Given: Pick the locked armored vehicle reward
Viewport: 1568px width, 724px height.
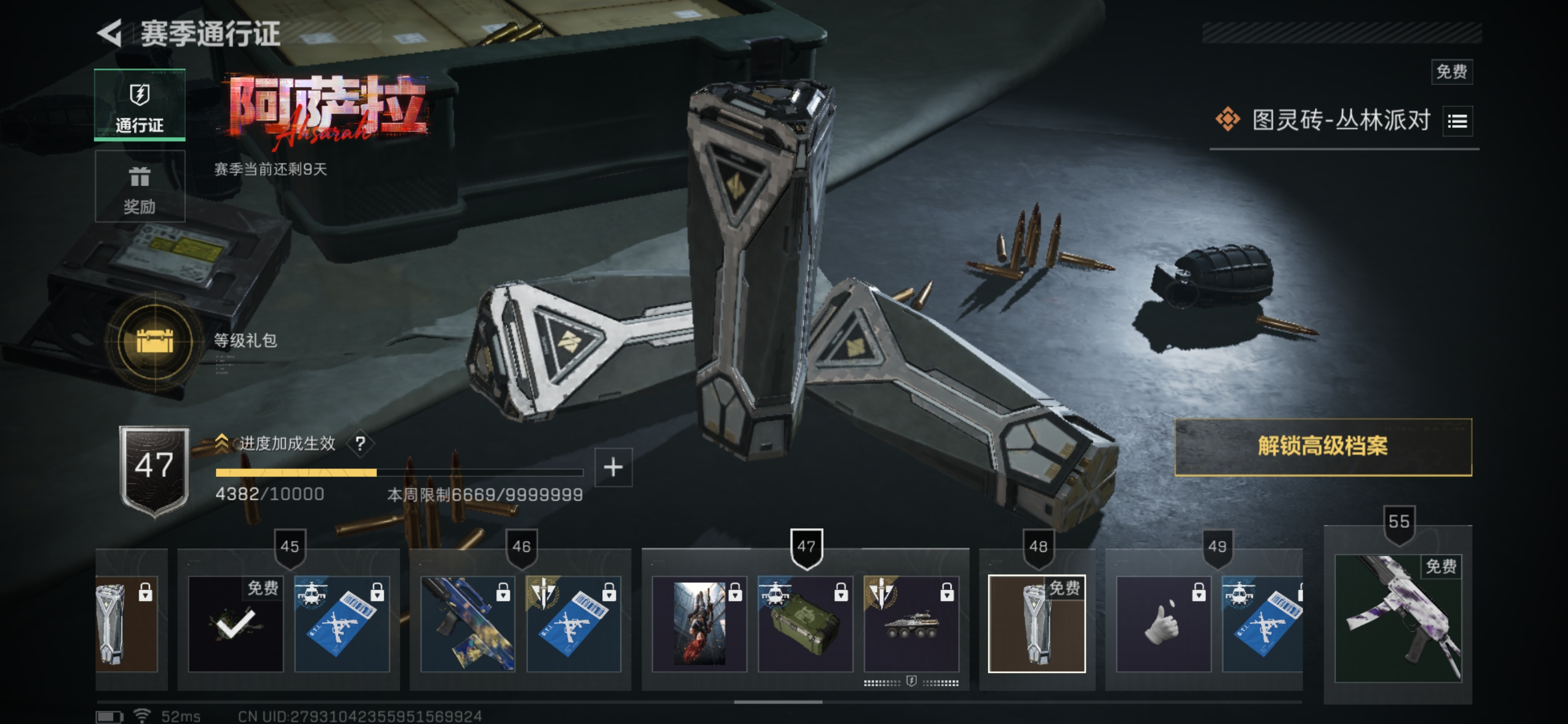Looking at the screenshot, I should click(911, 624).
